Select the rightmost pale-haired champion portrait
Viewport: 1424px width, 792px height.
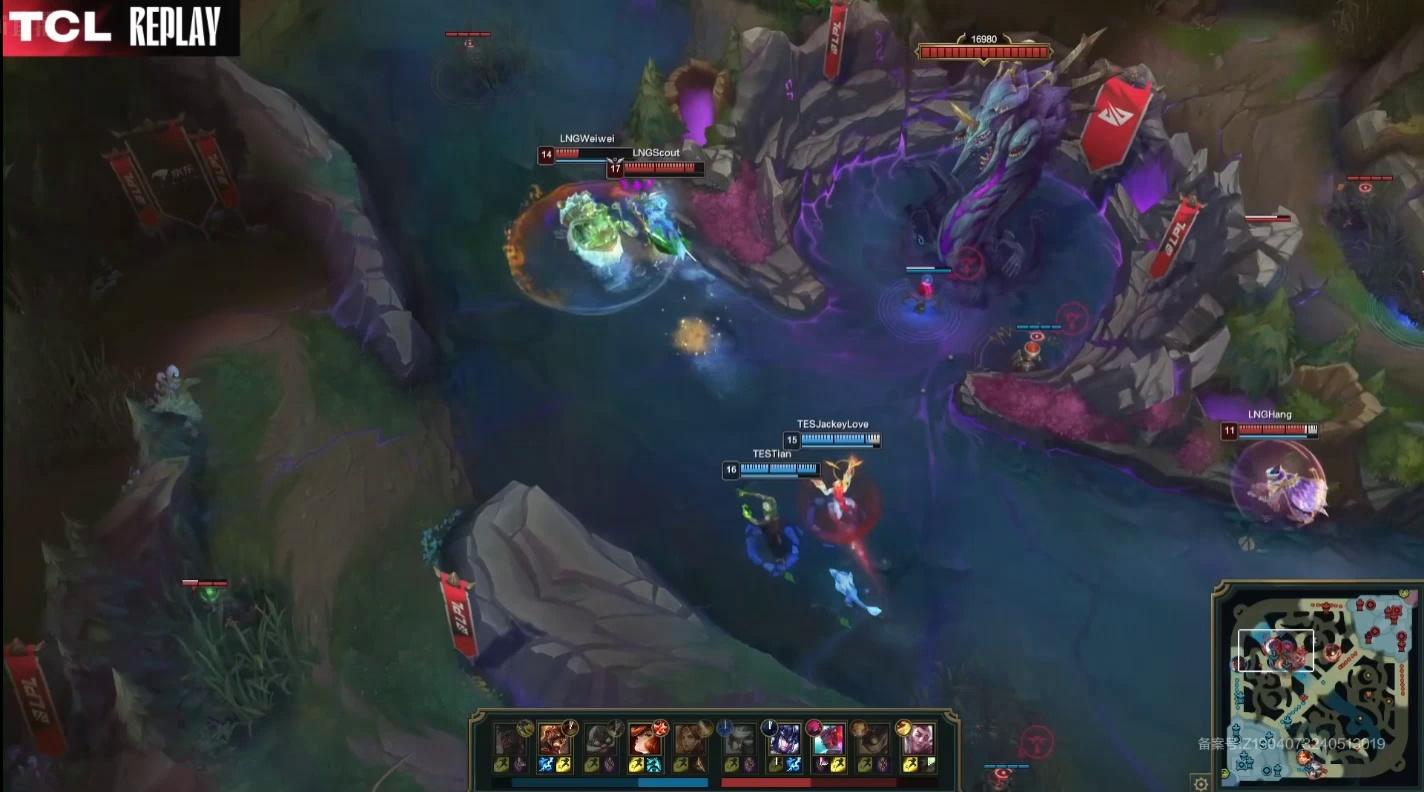(x=918, y=740)
